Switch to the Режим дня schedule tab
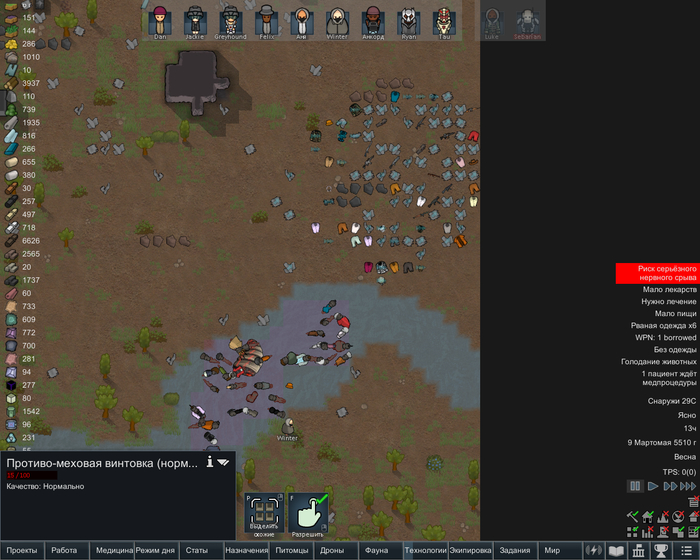 [x=155, y=550]
